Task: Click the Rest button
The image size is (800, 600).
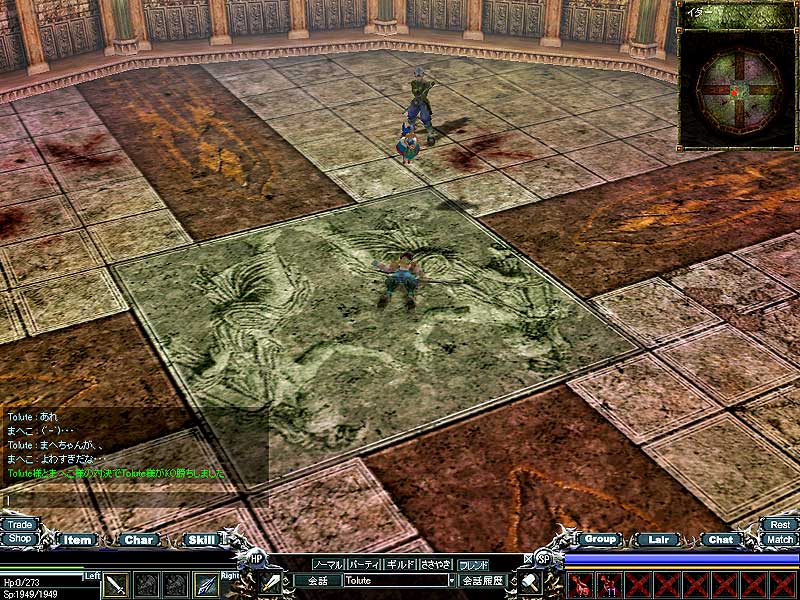Action: click(780, 524)
